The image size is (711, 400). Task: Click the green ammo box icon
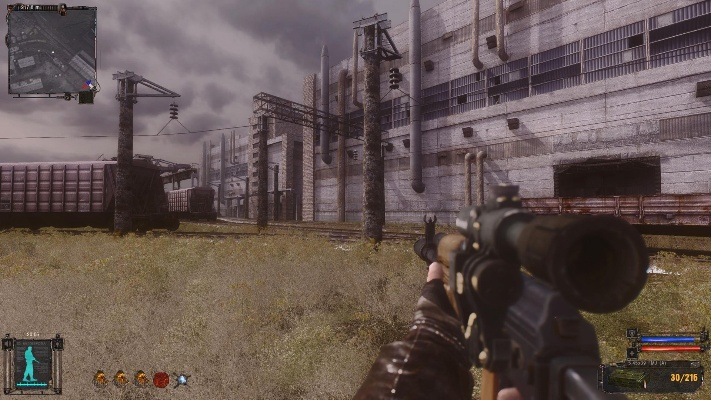coord(625,378)
